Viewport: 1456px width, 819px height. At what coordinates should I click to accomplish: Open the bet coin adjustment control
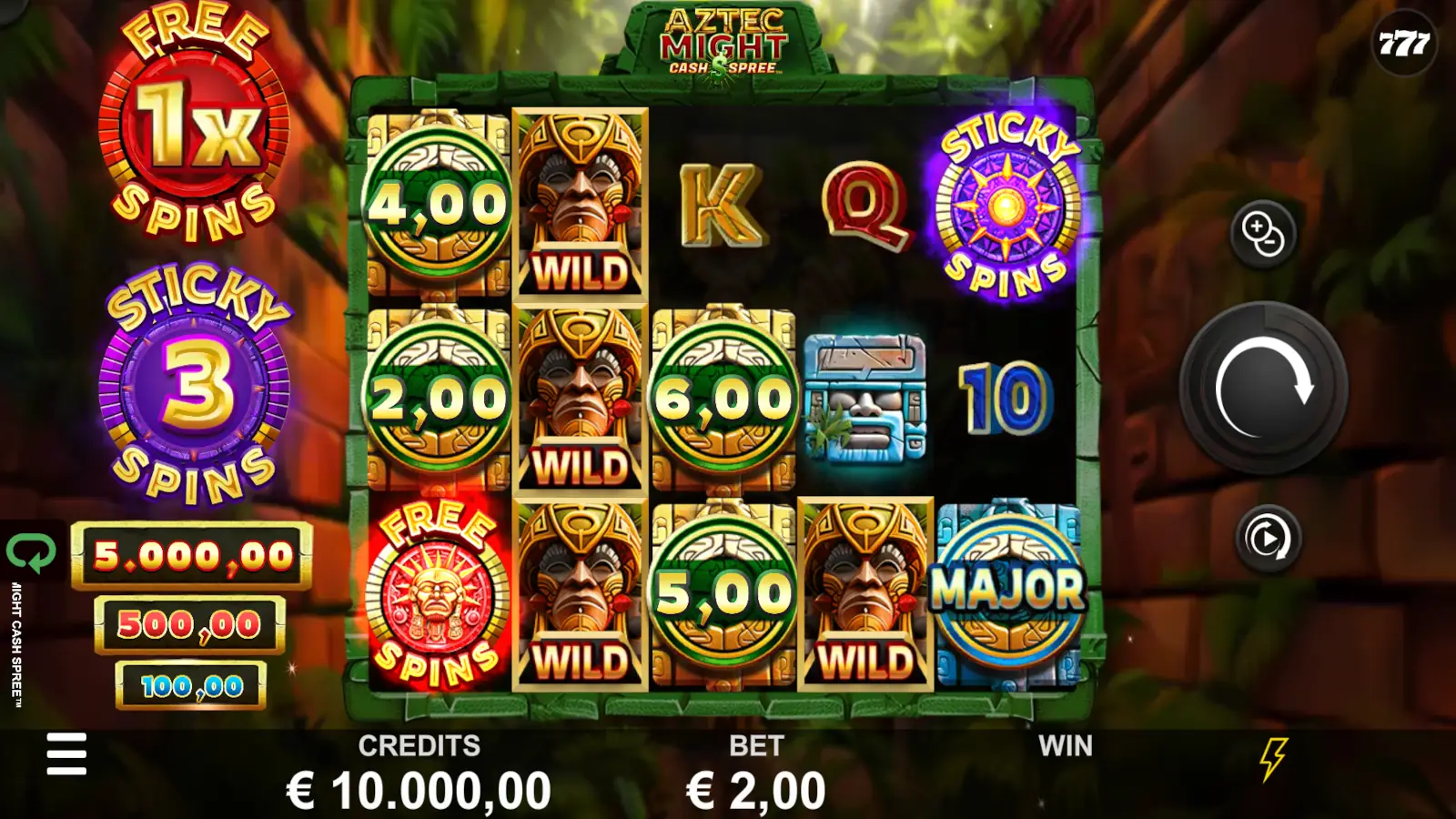[x=1267, y=235]
